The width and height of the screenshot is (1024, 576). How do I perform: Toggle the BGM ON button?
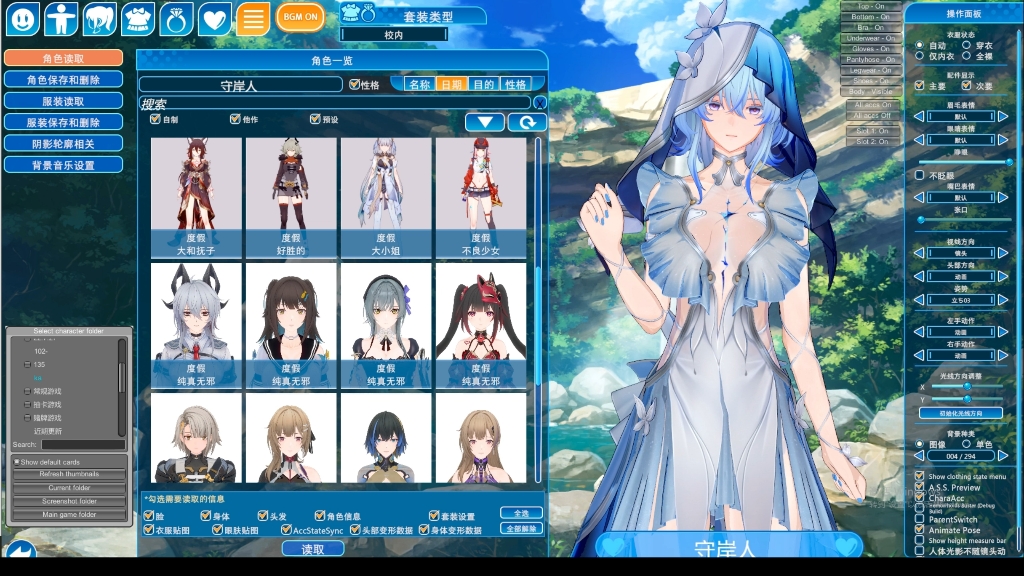point(300,17)
